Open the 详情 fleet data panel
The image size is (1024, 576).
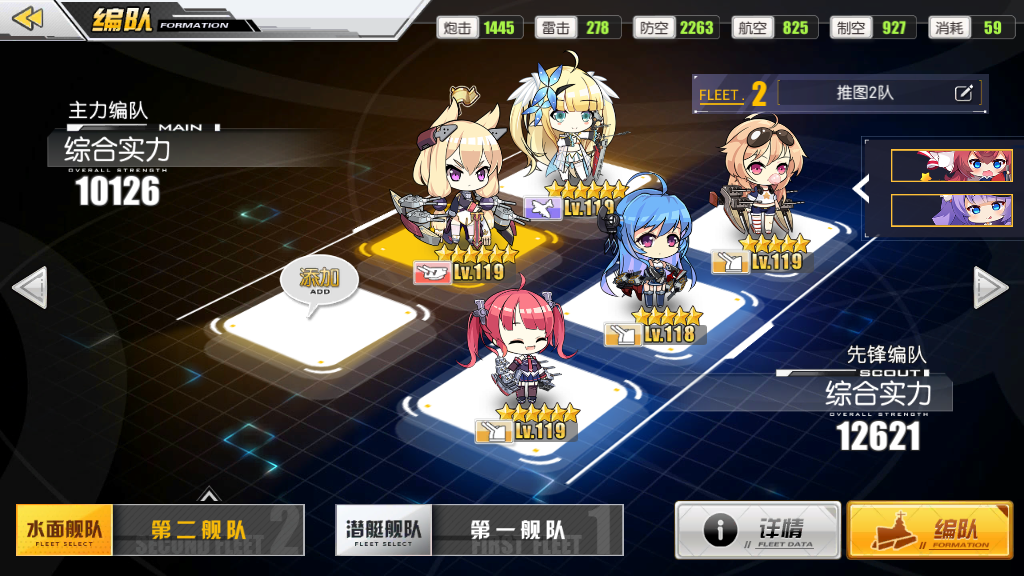tap(757, 529)
